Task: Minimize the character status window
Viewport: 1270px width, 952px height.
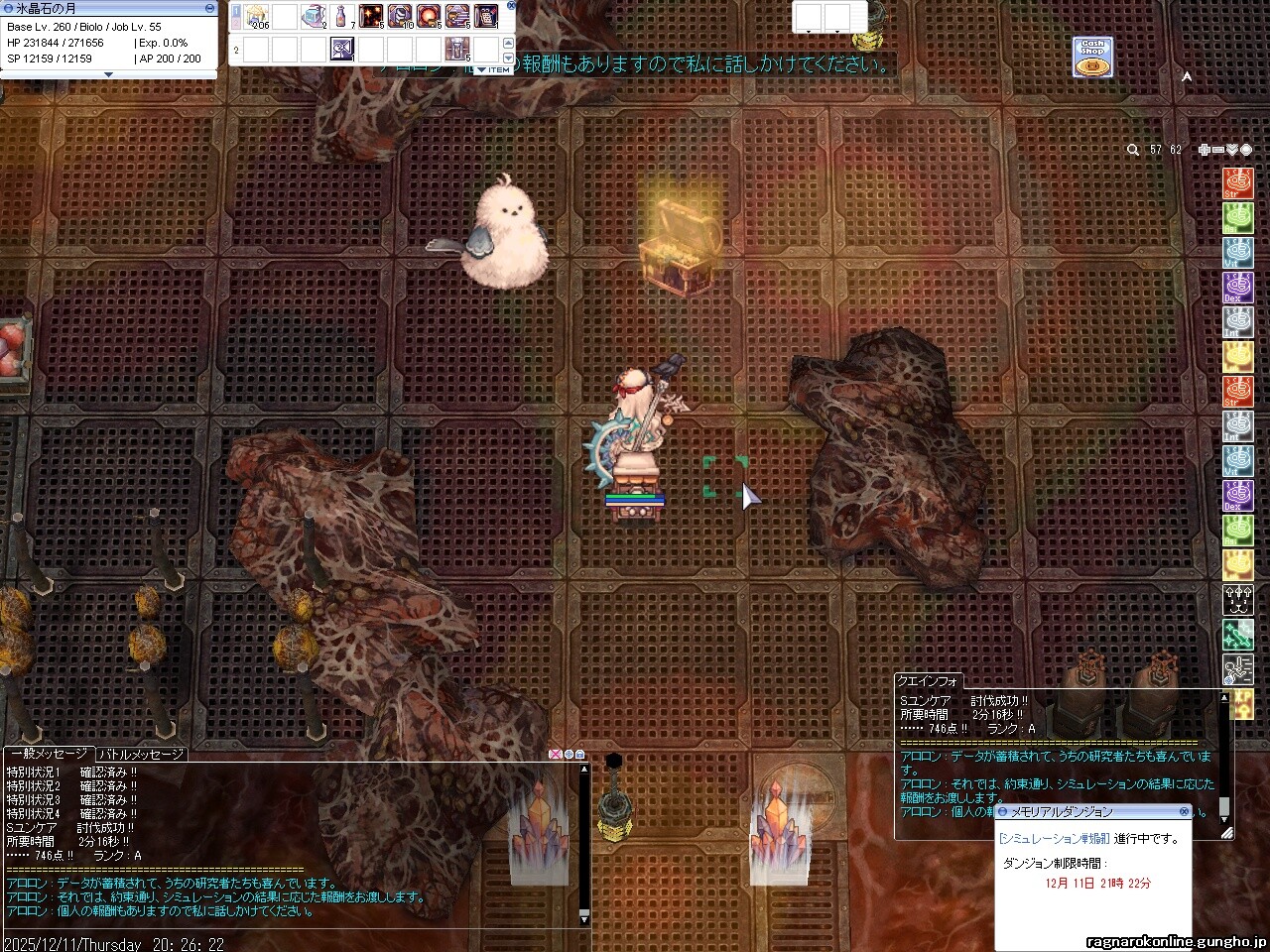Action: click(x=209, y=8)
